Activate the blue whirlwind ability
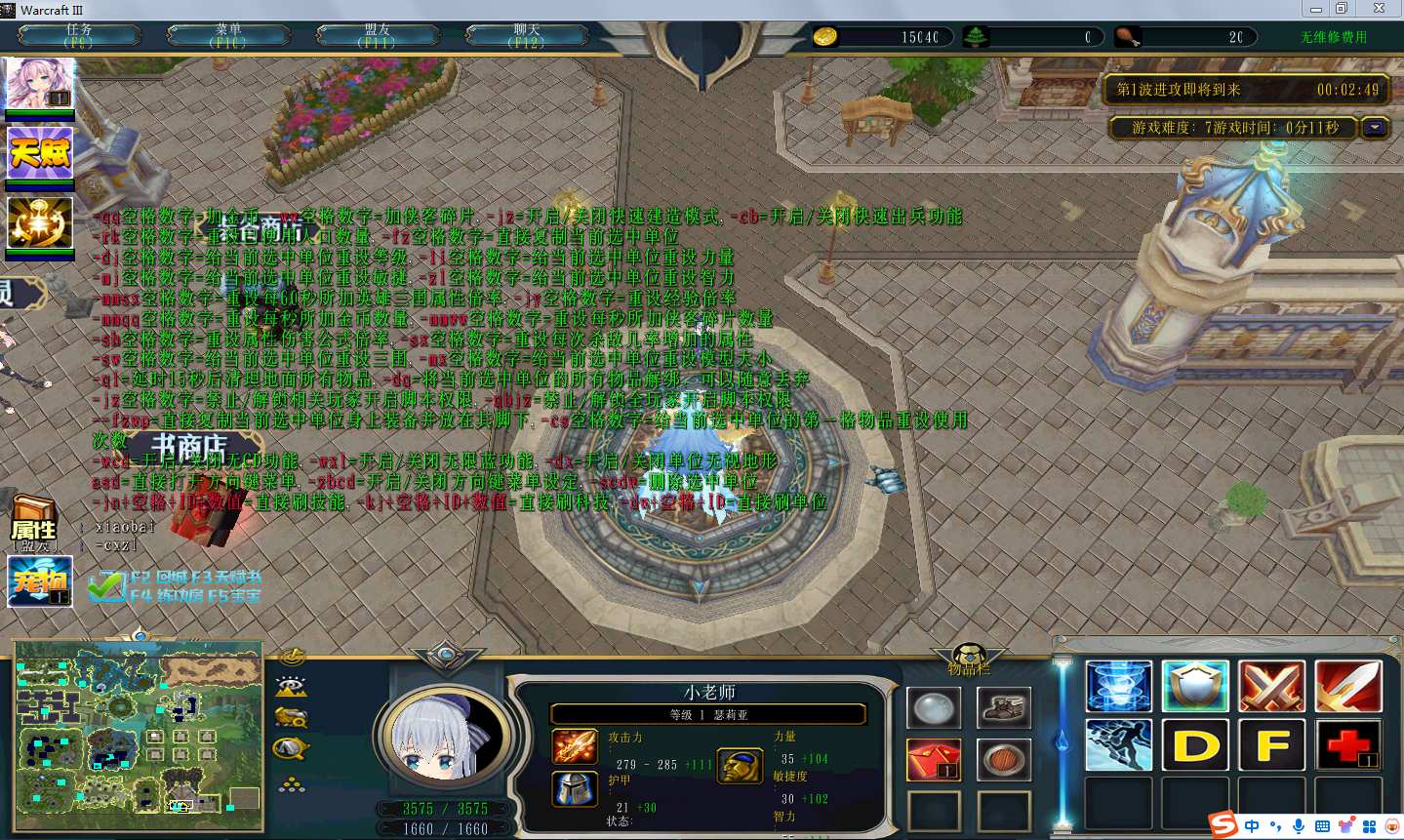 [1118, 685]
